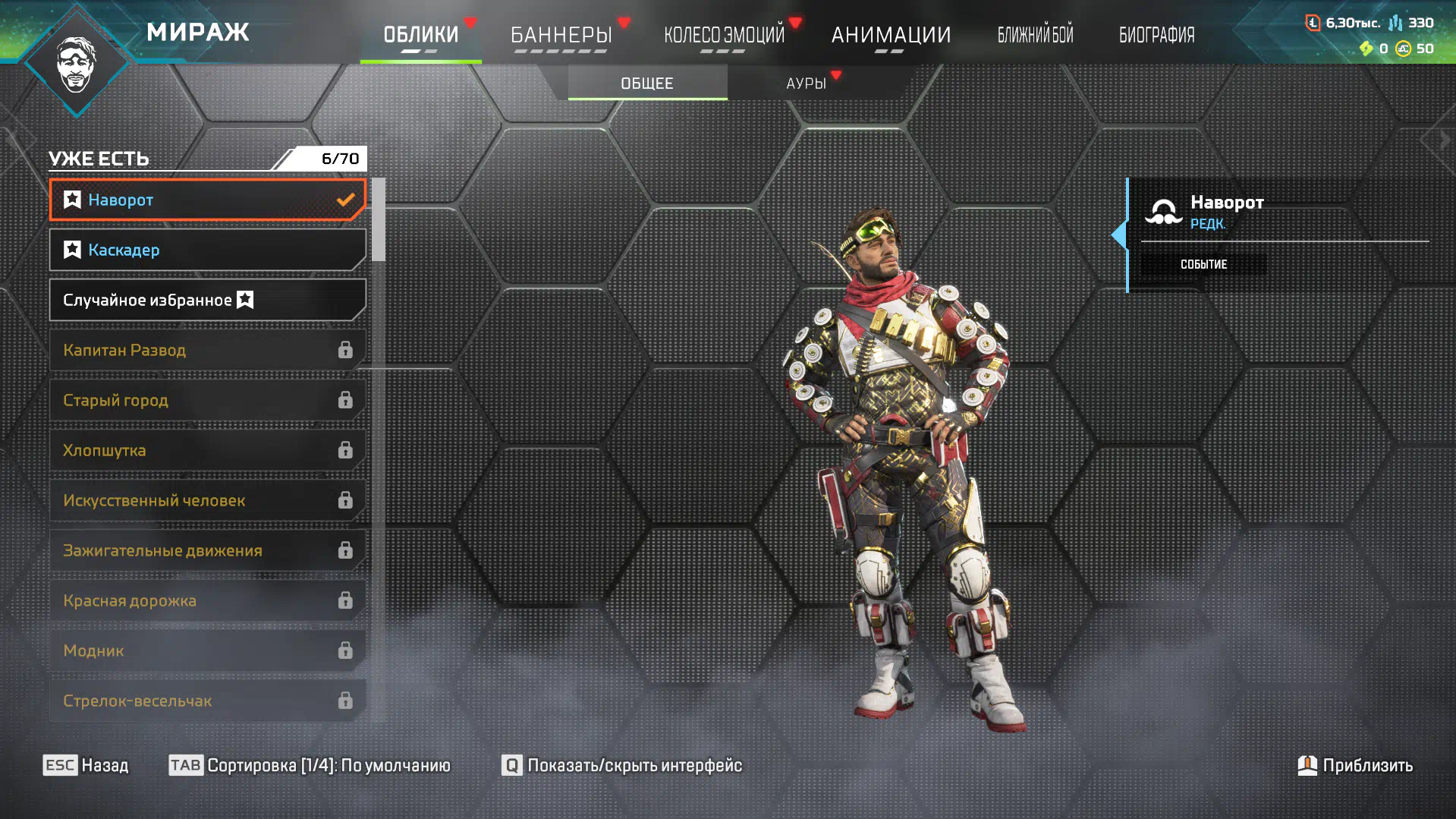This screenshot has width=1456, height=819.
Task: Open the Баннеры tab
Action: point(561,35)
